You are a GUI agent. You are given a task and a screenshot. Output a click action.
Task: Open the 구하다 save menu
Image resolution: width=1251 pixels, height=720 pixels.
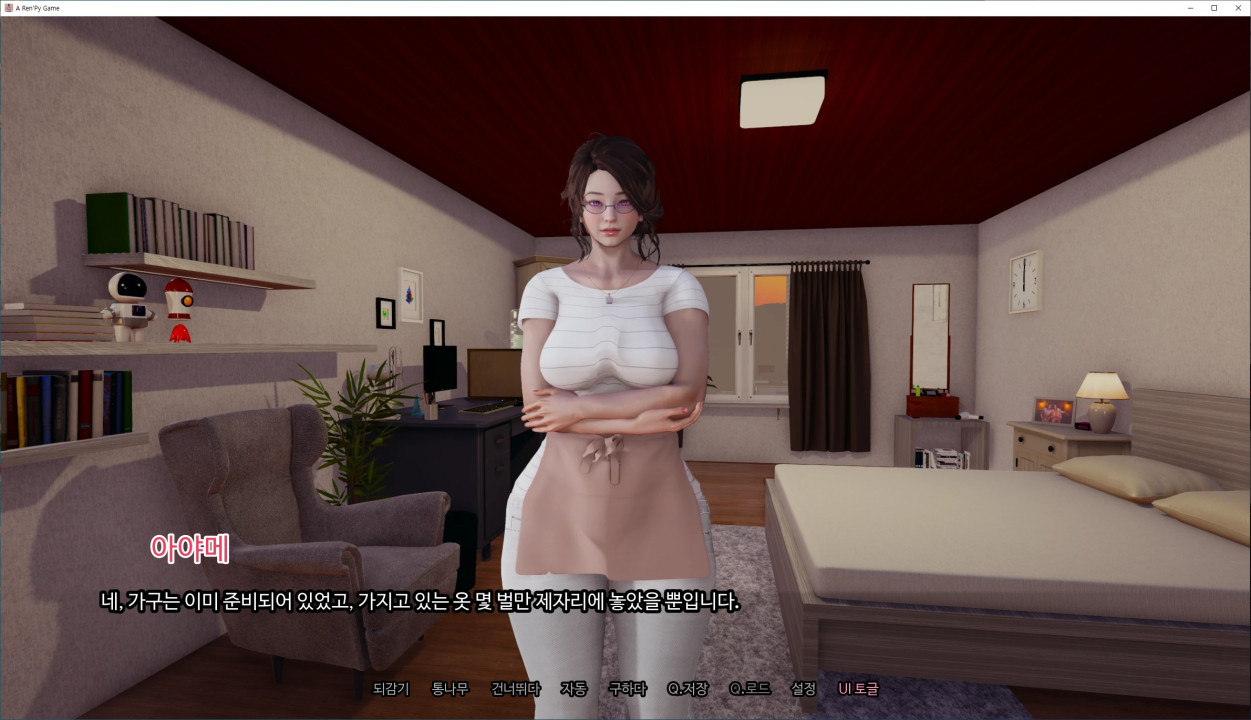click(627, 689)
